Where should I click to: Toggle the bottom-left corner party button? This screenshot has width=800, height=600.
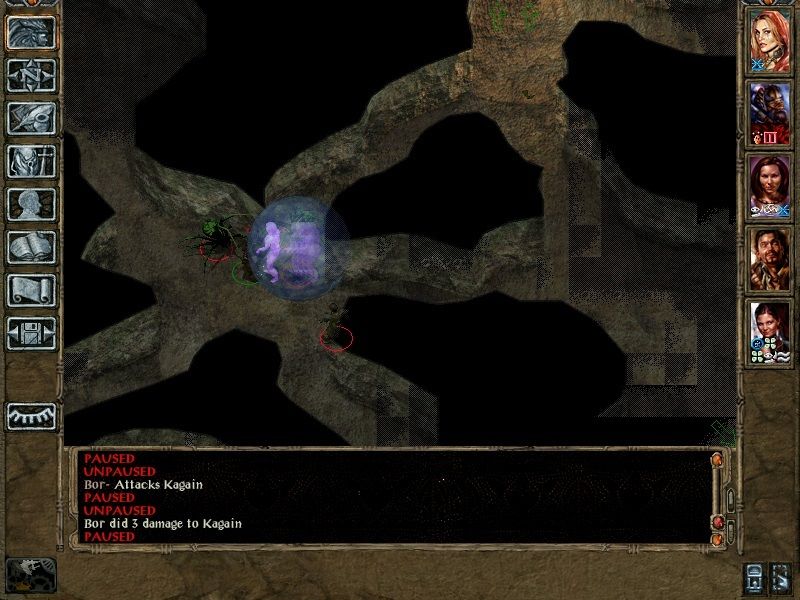(x=31, y=574)
